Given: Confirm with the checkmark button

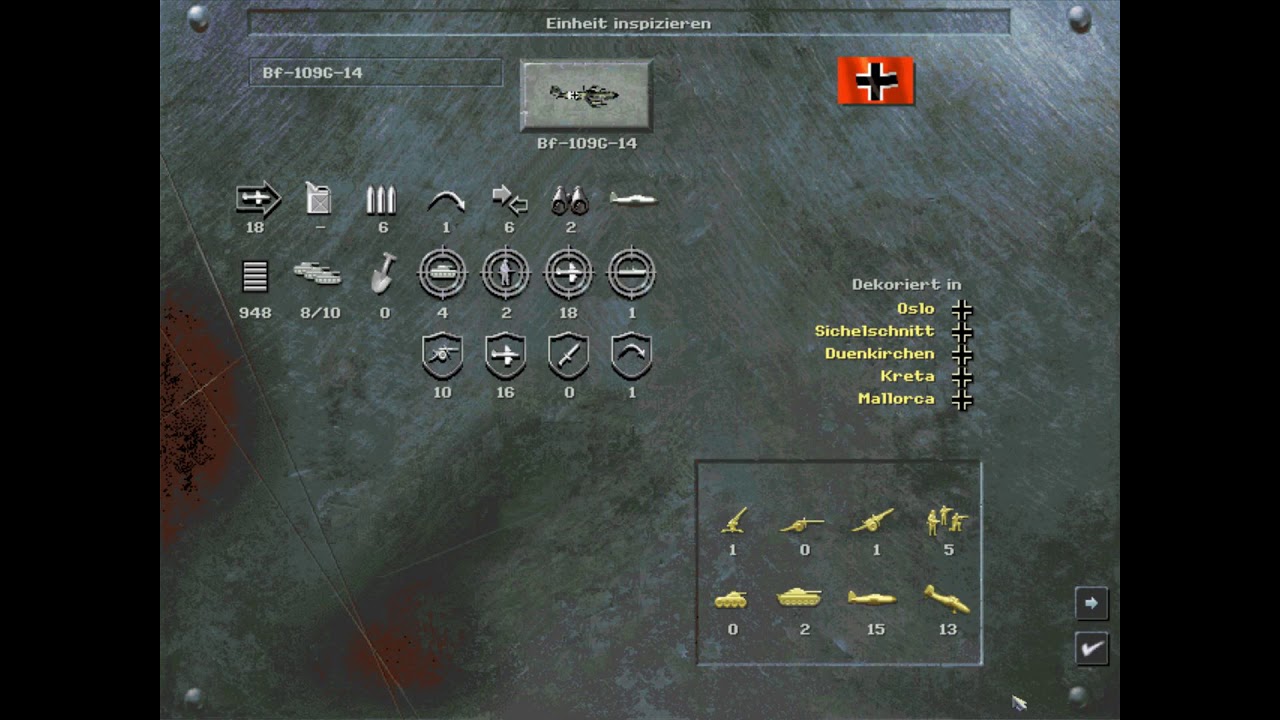Looking at the screenshot, I should pyautogui.click(x=1091, y=648).
